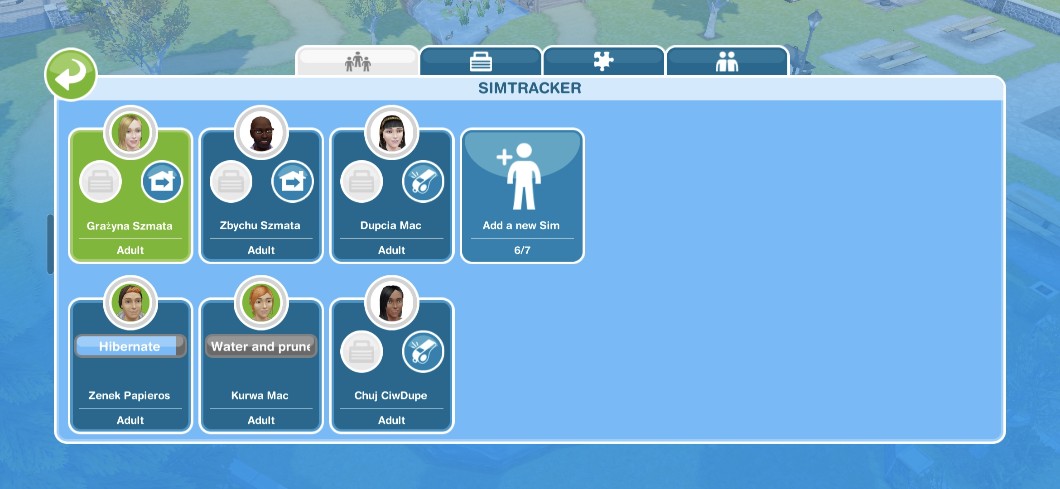
Task: Select Dupcia Mac's portrait
Action: pos(391,131)
